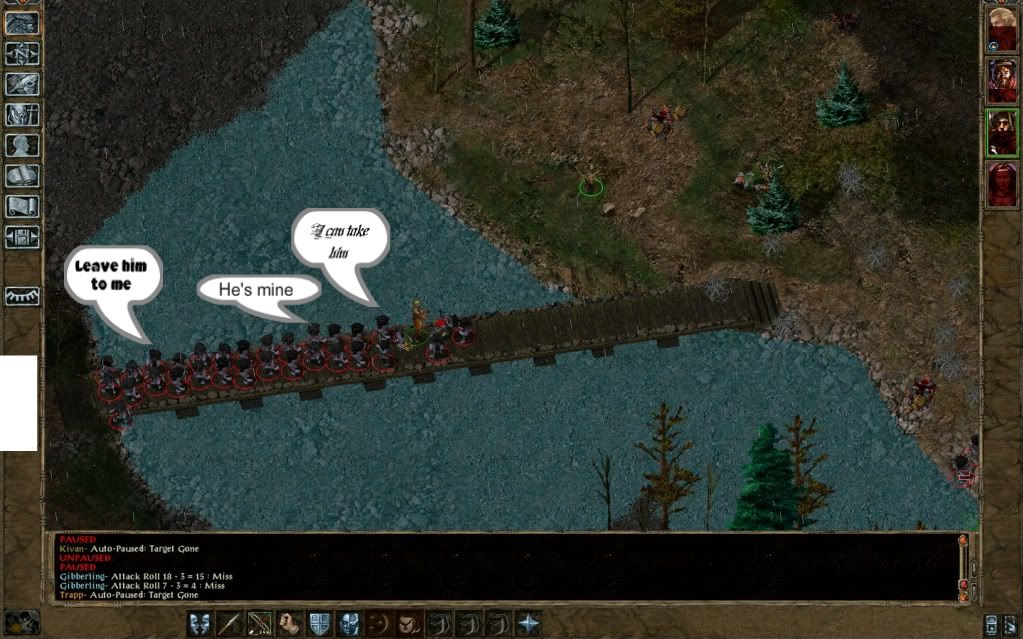Open the options floppy disk button

click(x=23, y=237)
